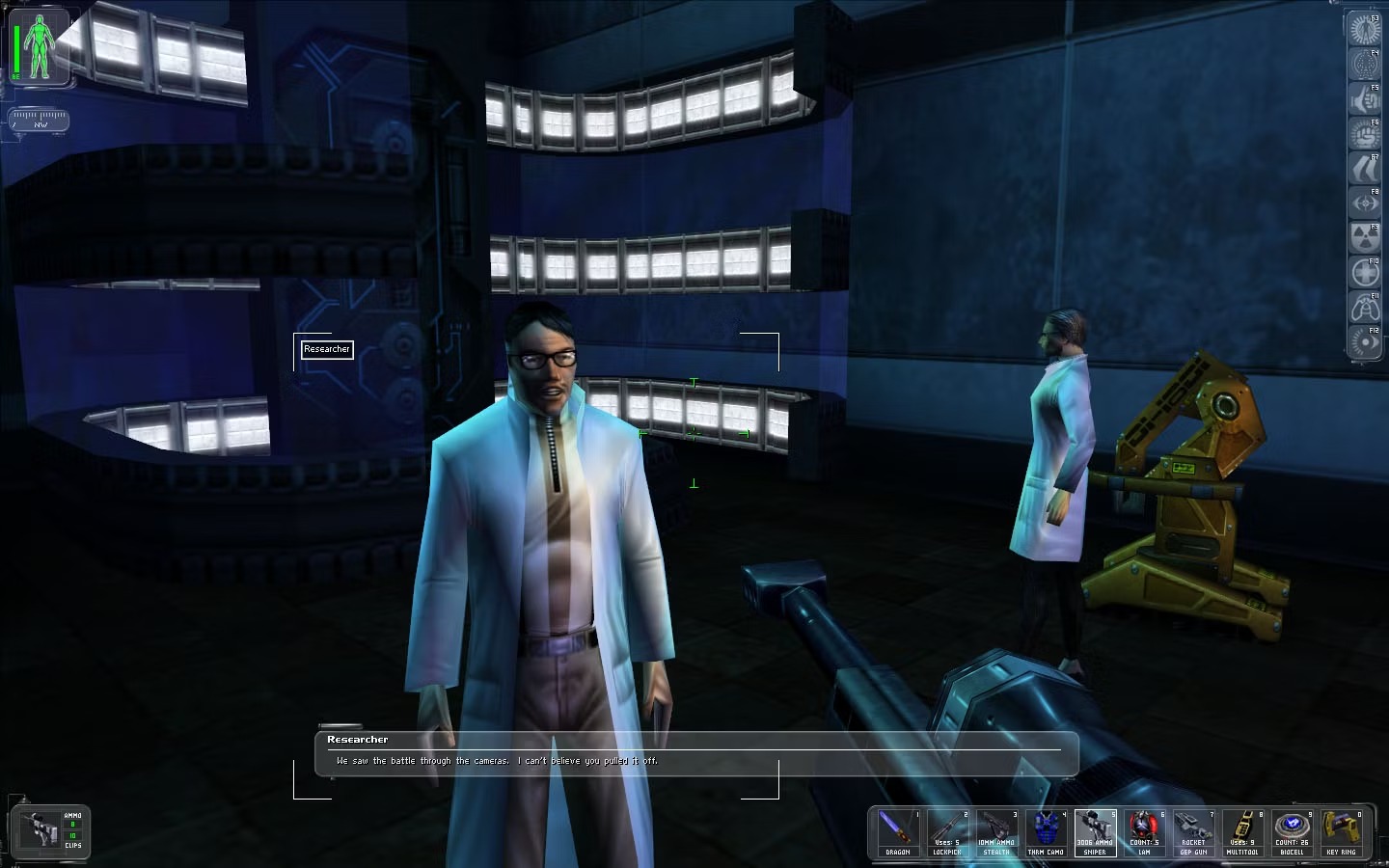The width and height of the screenshot is (1389, 868).
Task: Equip the Stealth pistol slot
Action: (x=996, y=832)
